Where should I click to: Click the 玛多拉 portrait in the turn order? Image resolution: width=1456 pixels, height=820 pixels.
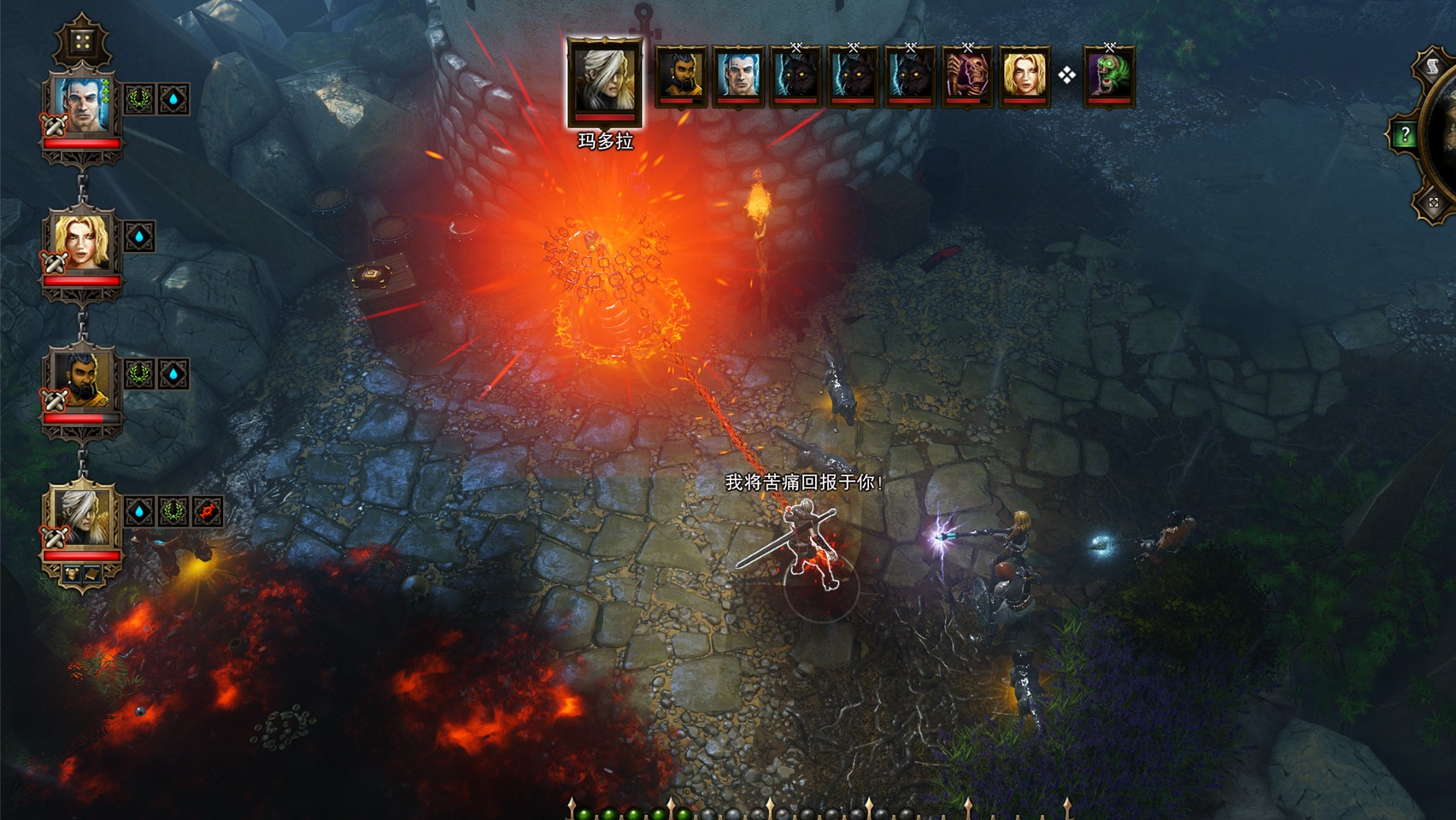pos(605,79)
